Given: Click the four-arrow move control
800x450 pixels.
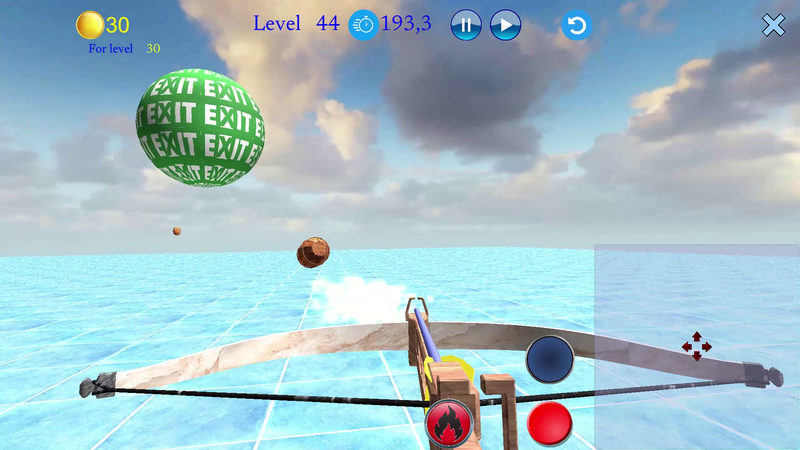Looking at the screenshot, I should [697, 347].
